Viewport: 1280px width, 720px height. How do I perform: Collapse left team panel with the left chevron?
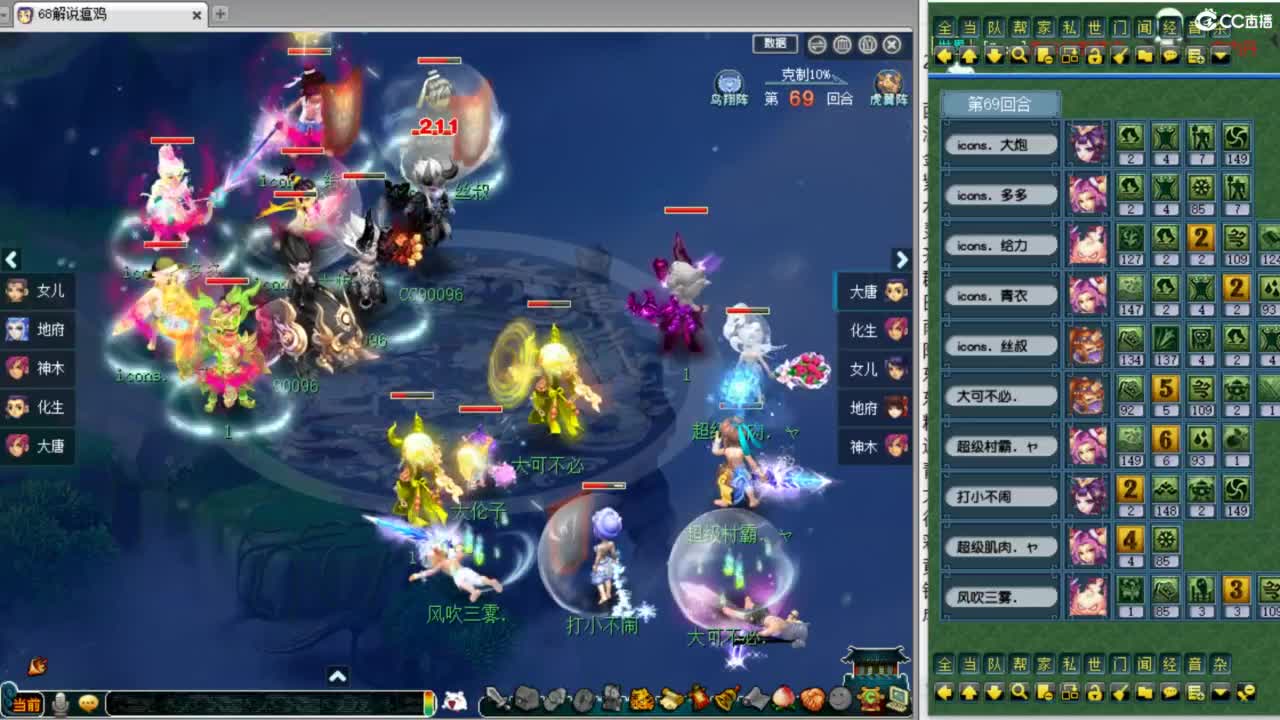11,260
